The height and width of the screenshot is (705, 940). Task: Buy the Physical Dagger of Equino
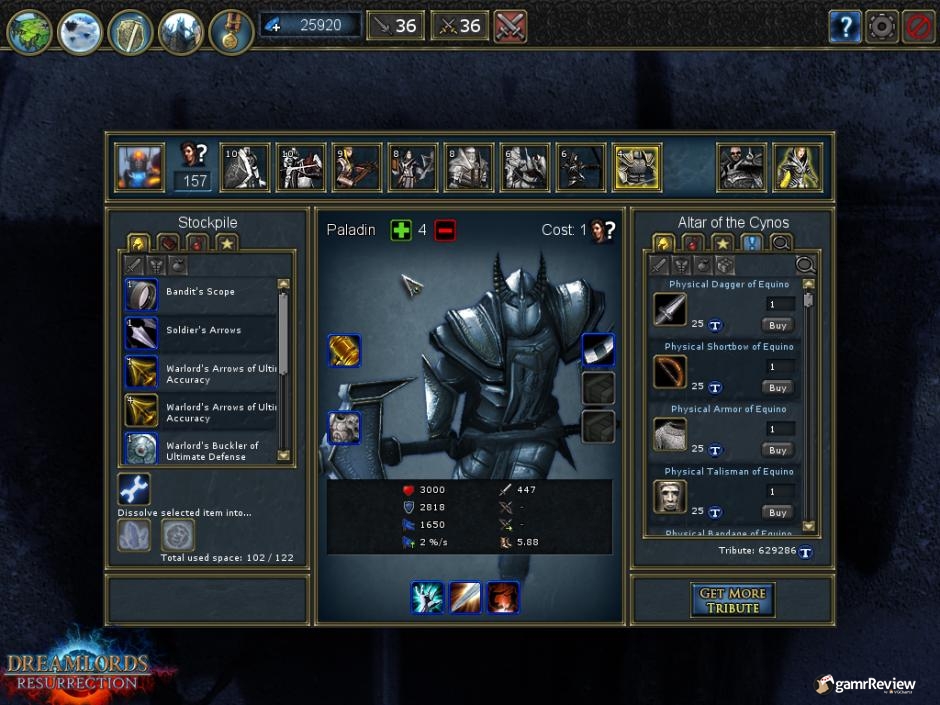(778, 325)
